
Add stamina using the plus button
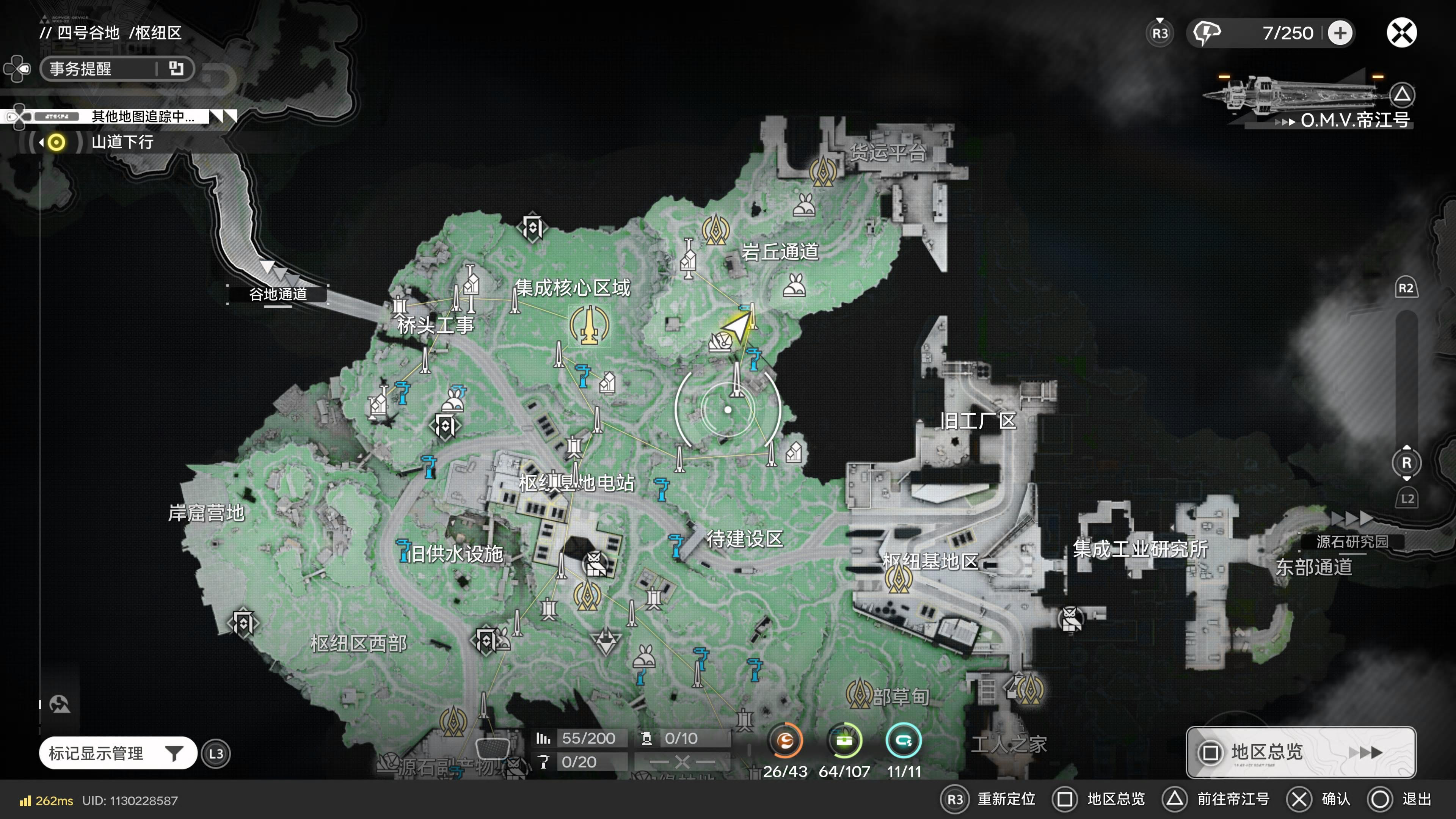[x=1340, y=33]
